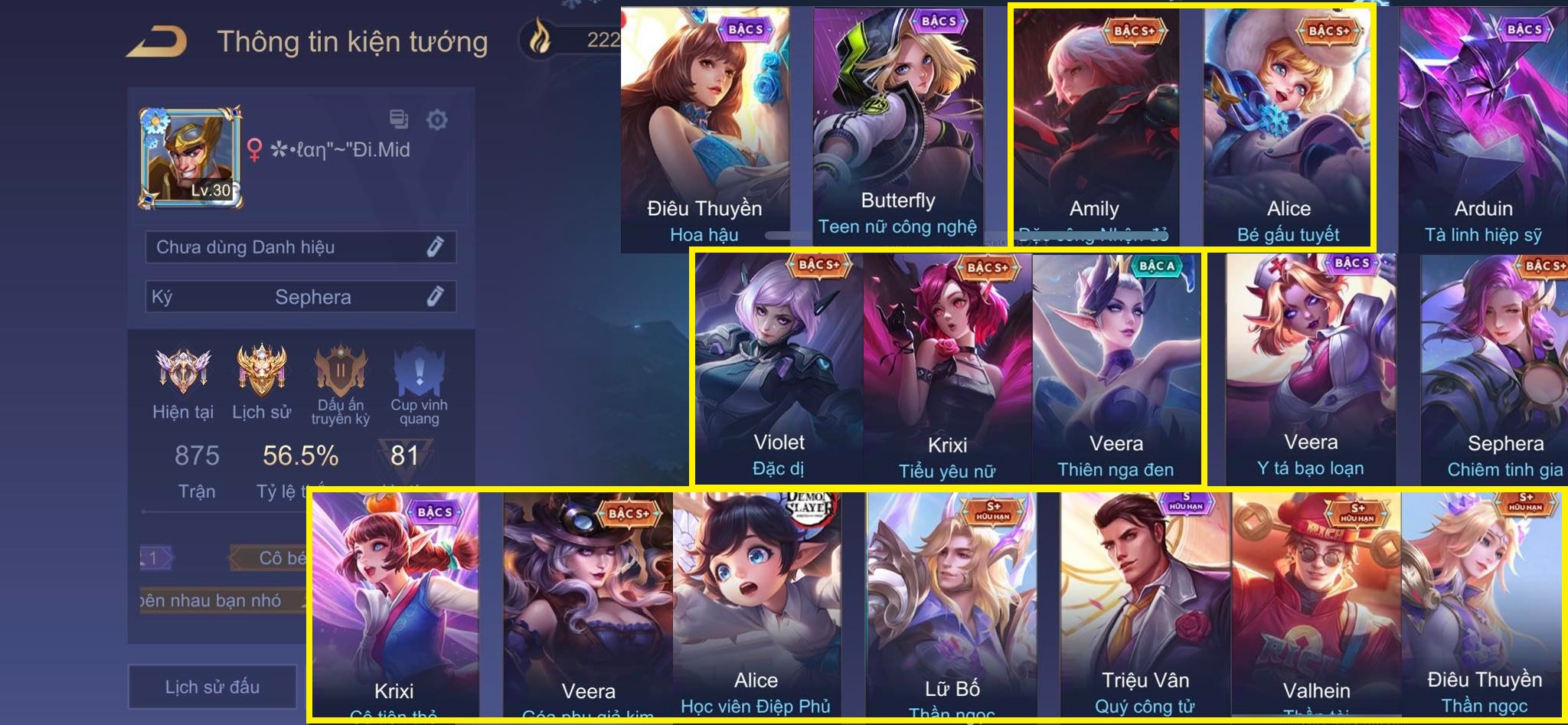Select the Krixi Tiểu yêu nữ card

pos(947,367)
